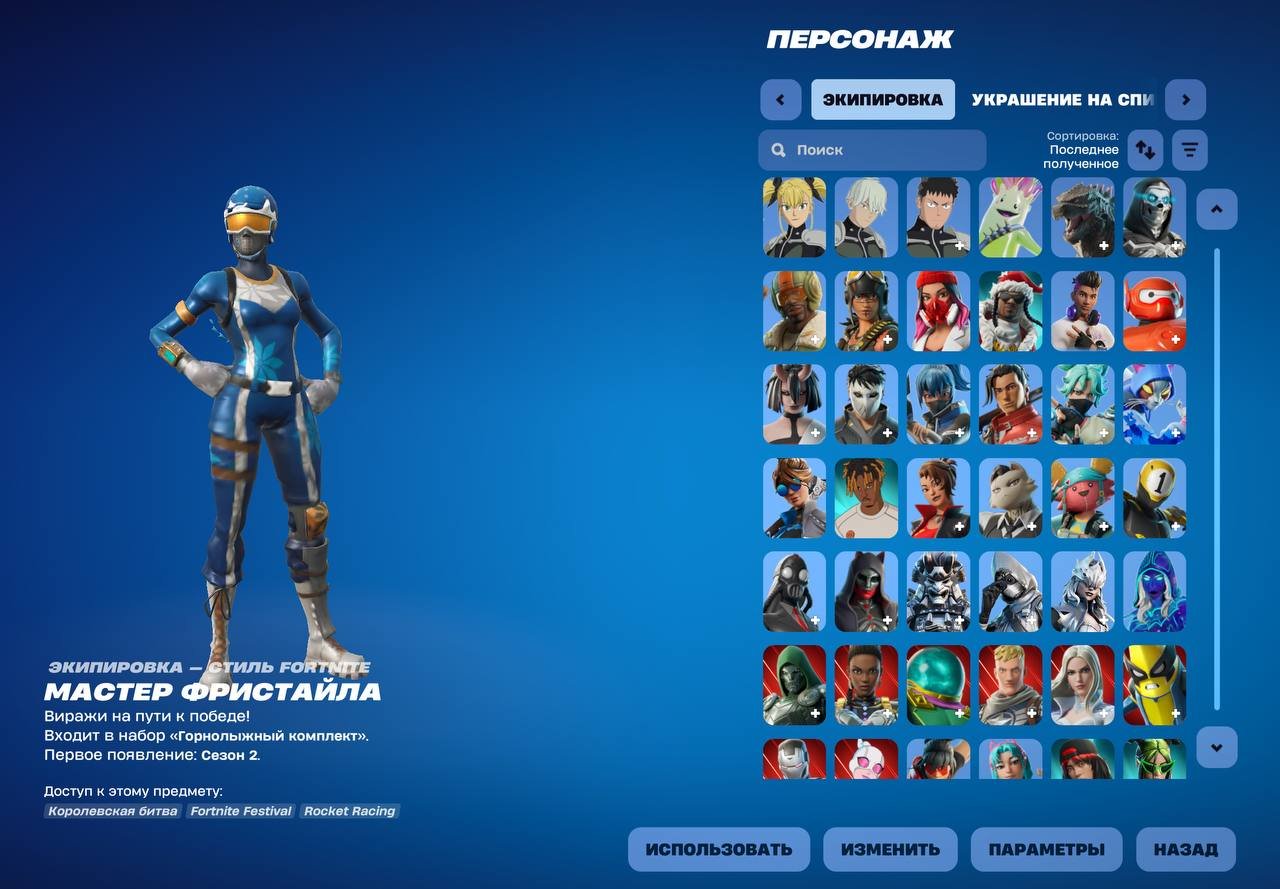Toggle the sort order arrows icon
Image resolution: width=1280 pixels, height=889 pixels.
point(1146,150)
